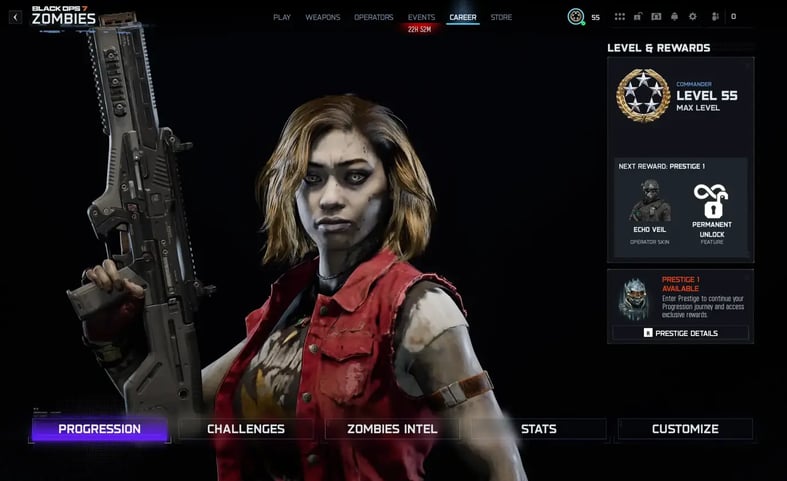Viewport: 787px width, 481px height.
Task: Open the Events menu
Action: (x=421, y=17)
